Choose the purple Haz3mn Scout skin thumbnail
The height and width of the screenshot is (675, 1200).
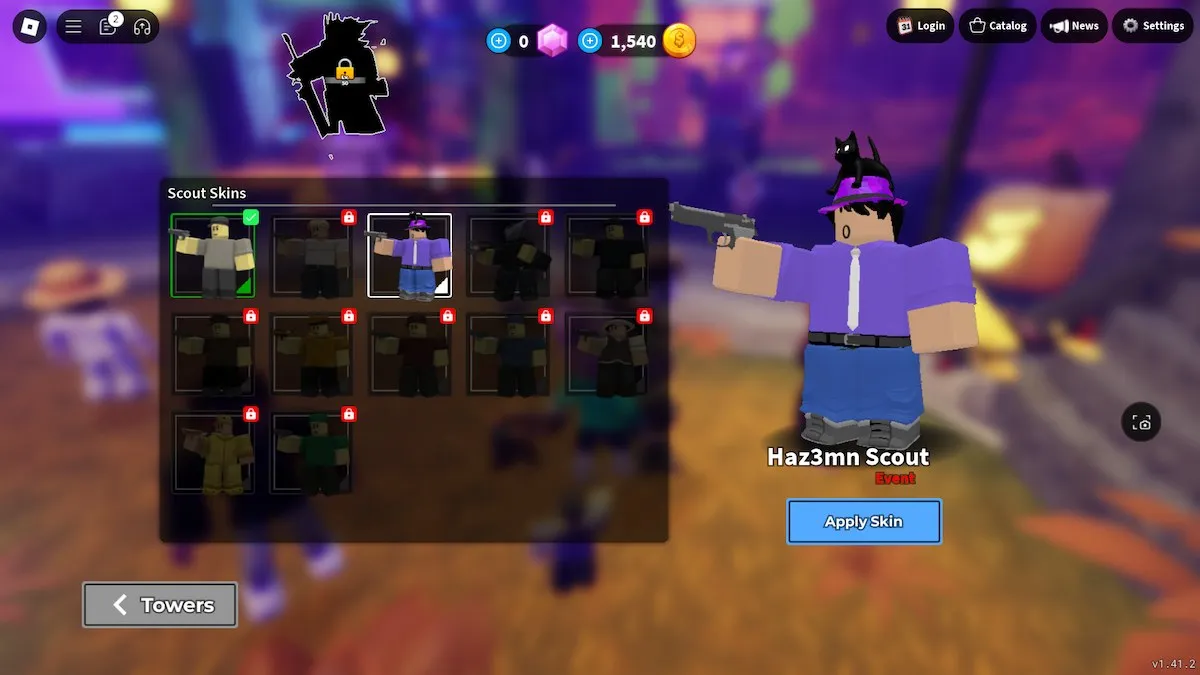[409, 256]
